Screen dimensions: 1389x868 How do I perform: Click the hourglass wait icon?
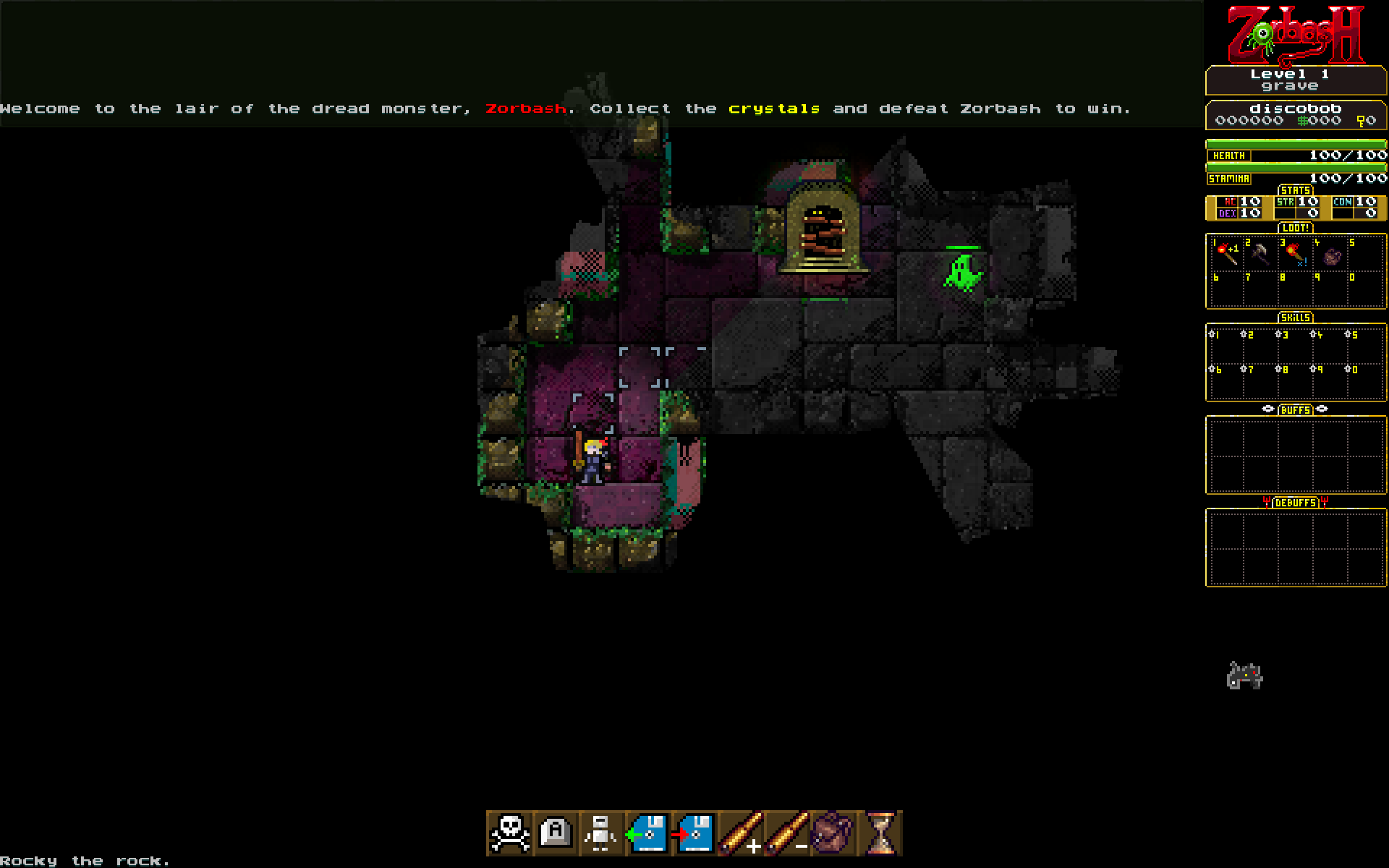tap(880, 833)
